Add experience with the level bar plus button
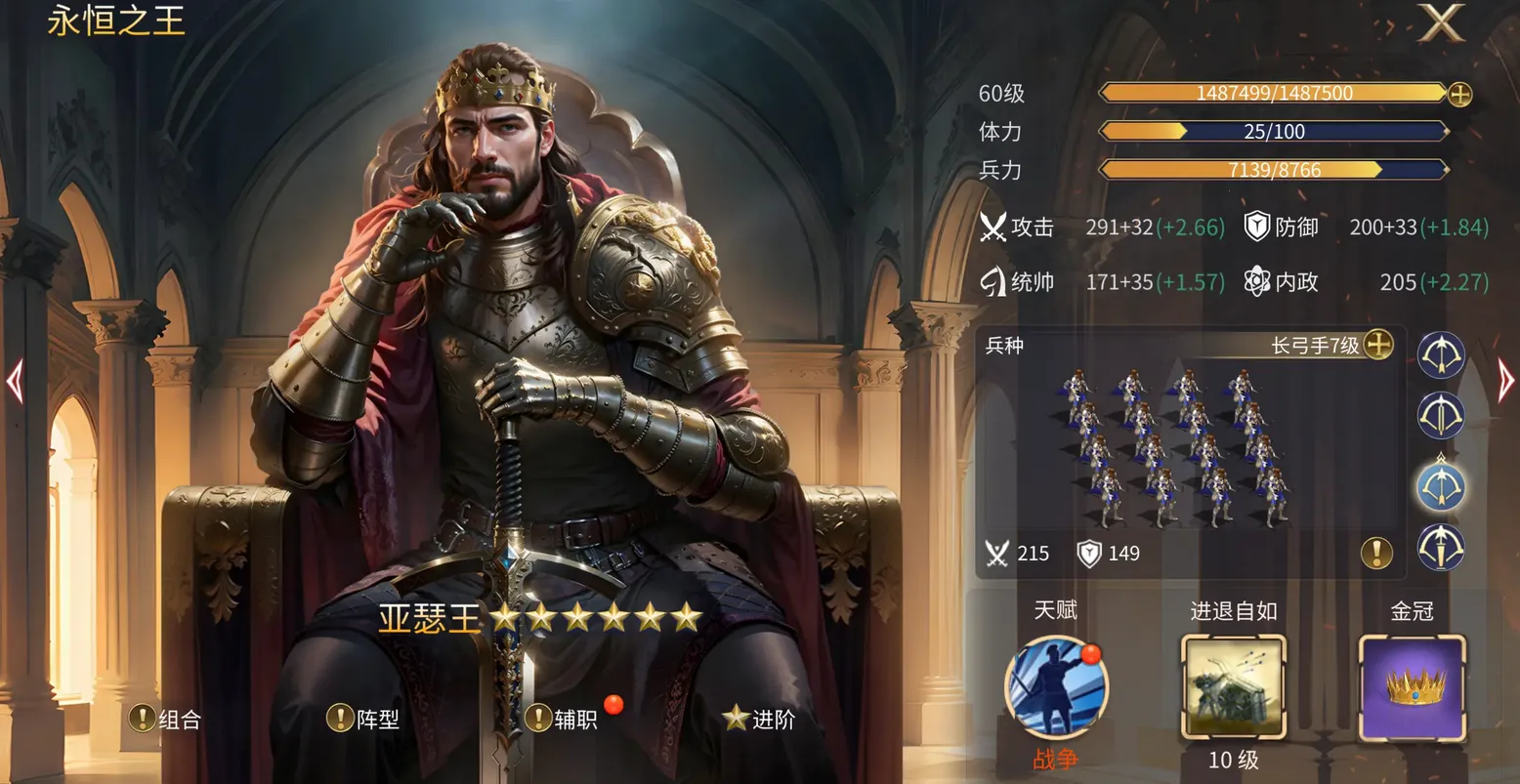 pyautogui.click(x=1460, y=95)
